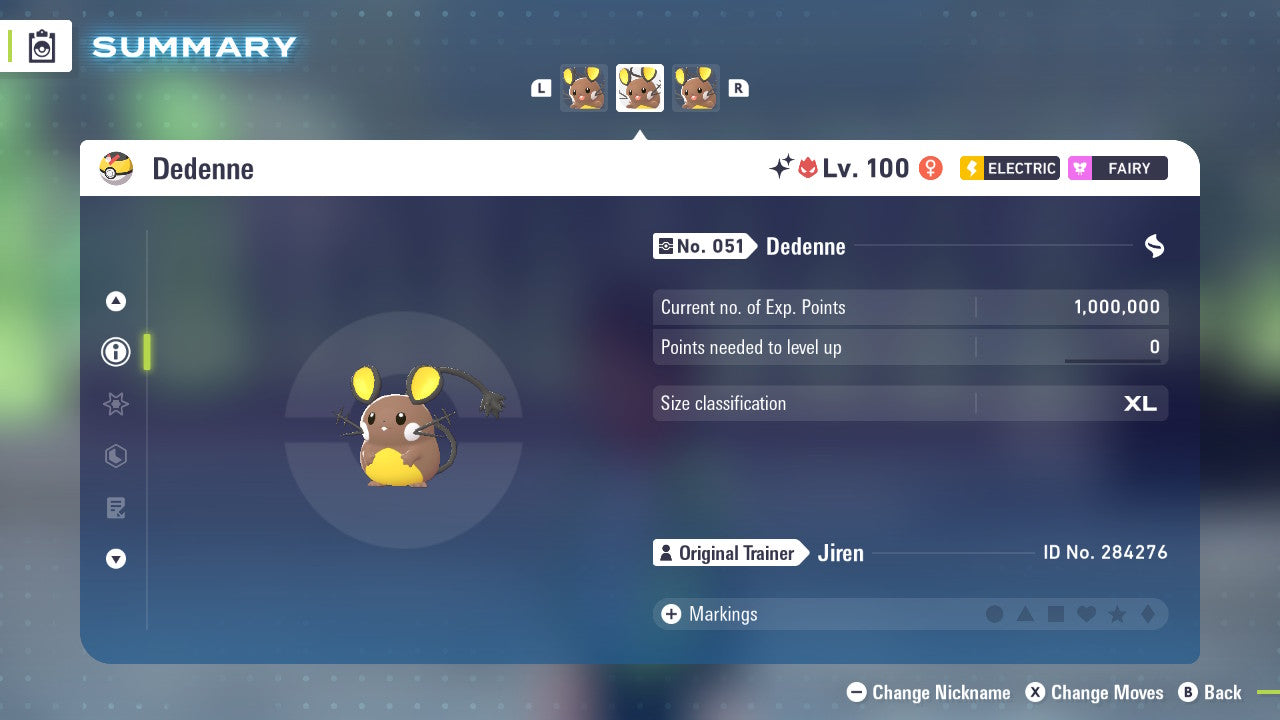
Task: Toggle the circle marking for Dedenne
Action: click(995, 614)
